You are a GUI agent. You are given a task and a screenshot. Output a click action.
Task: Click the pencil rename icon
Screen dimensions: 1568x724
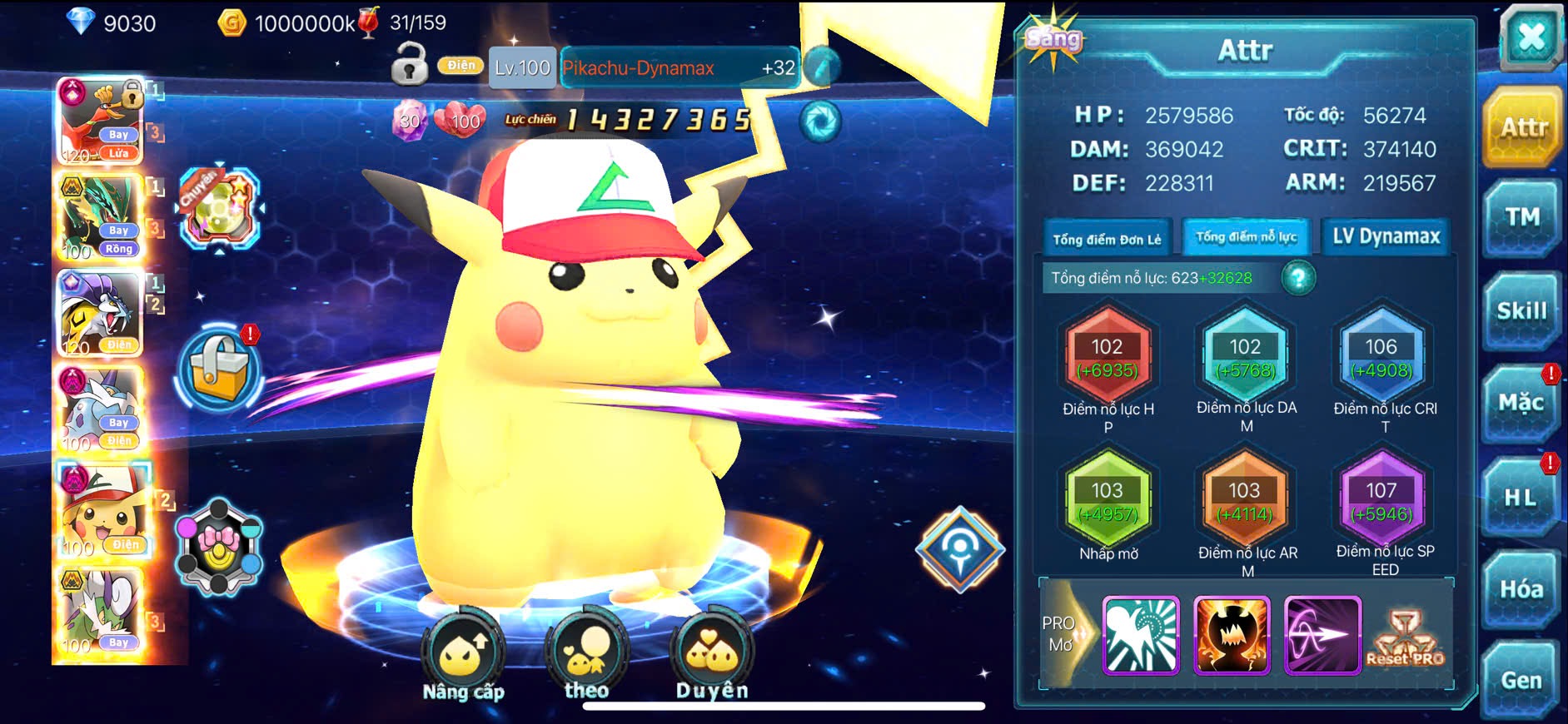click(x=821, y=67)
